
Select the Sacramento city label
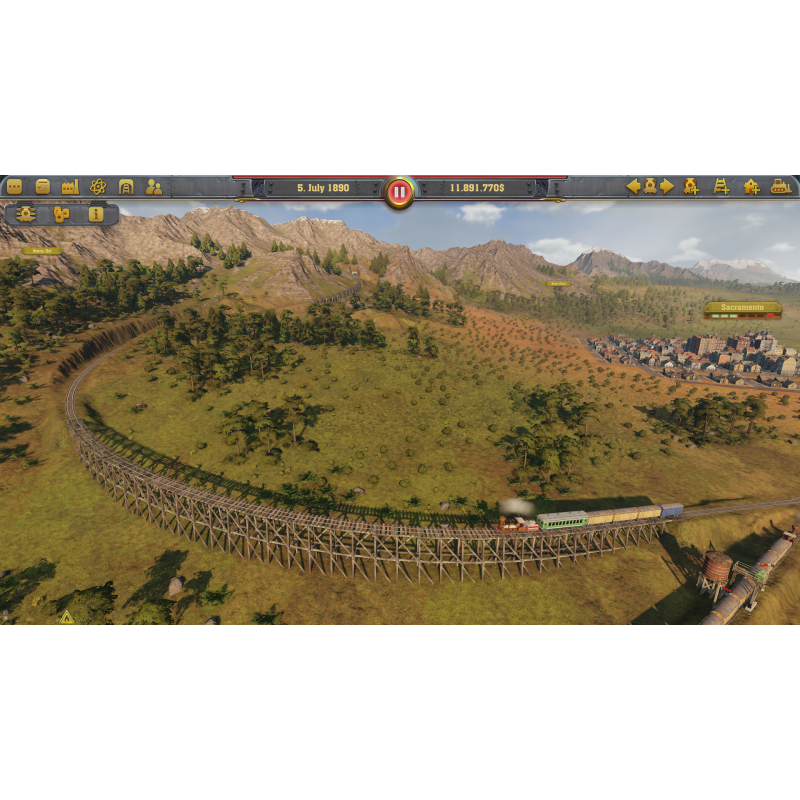click(x=741, y=308)
